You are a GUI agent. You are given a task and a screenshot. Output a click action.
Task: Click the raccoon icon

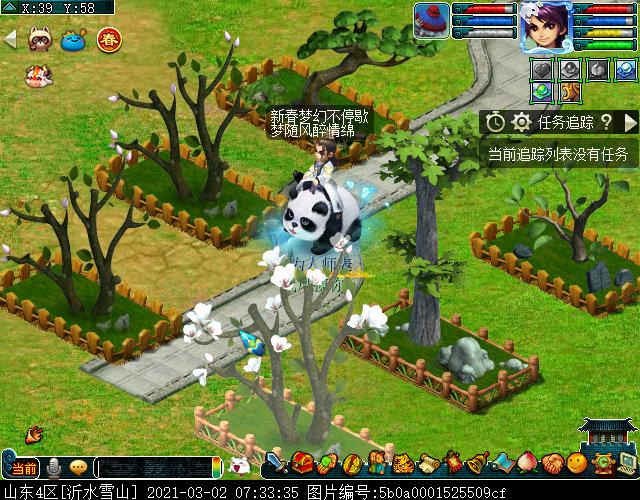(41, 40)
